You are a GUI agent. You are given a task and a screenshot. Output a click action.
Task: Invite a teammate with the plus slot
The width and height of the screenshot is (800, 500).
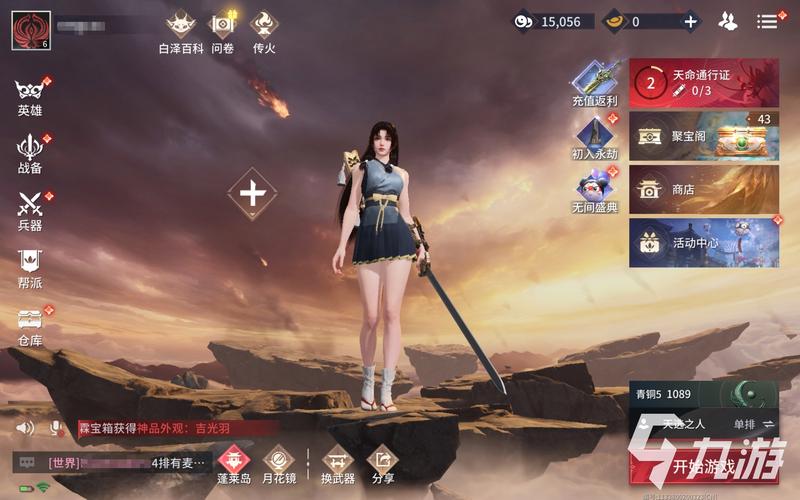click(x=252, y=194)
